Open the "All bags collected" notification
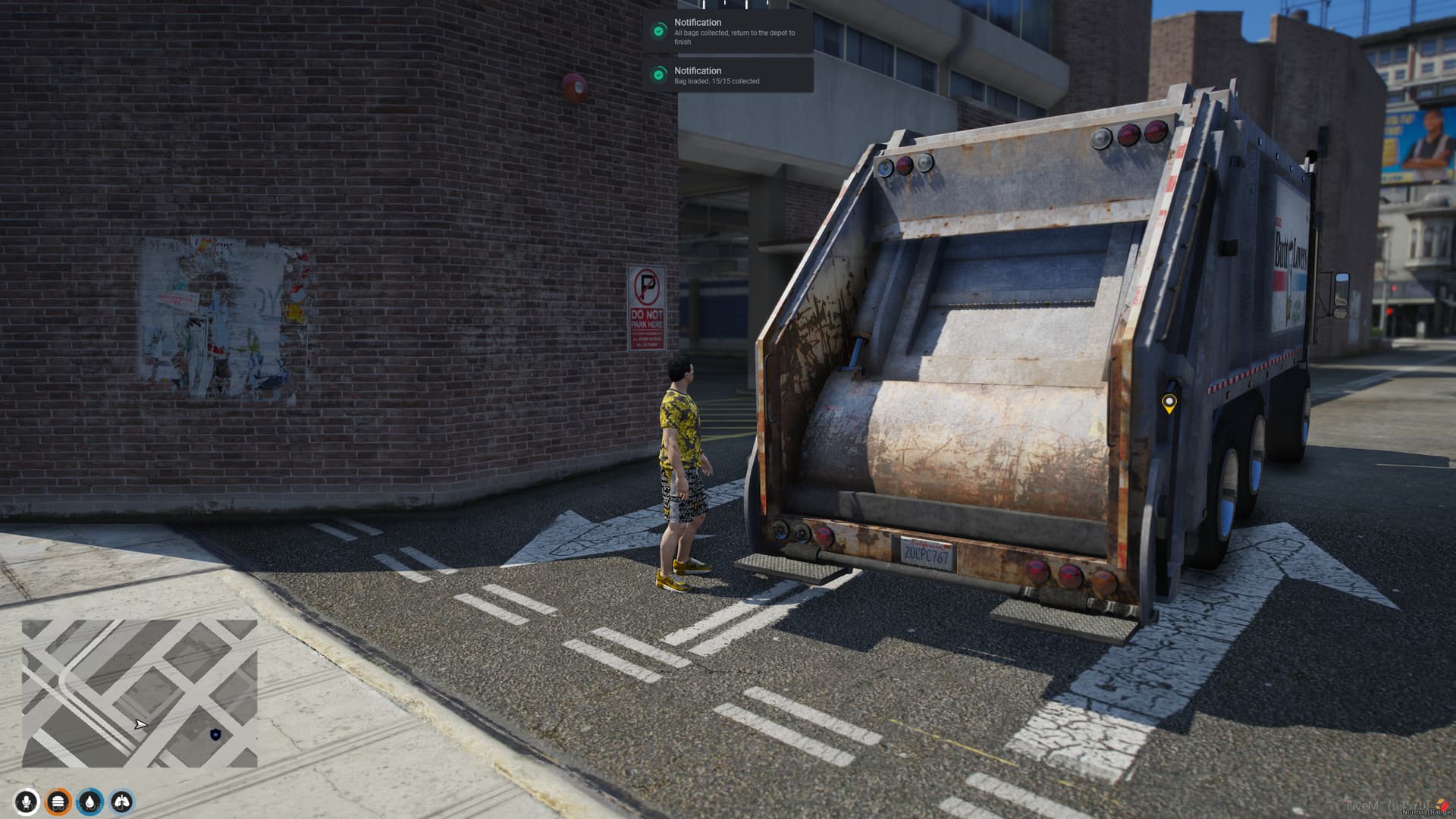This screenshot has width=1456, height=819. tap(728, 31)
